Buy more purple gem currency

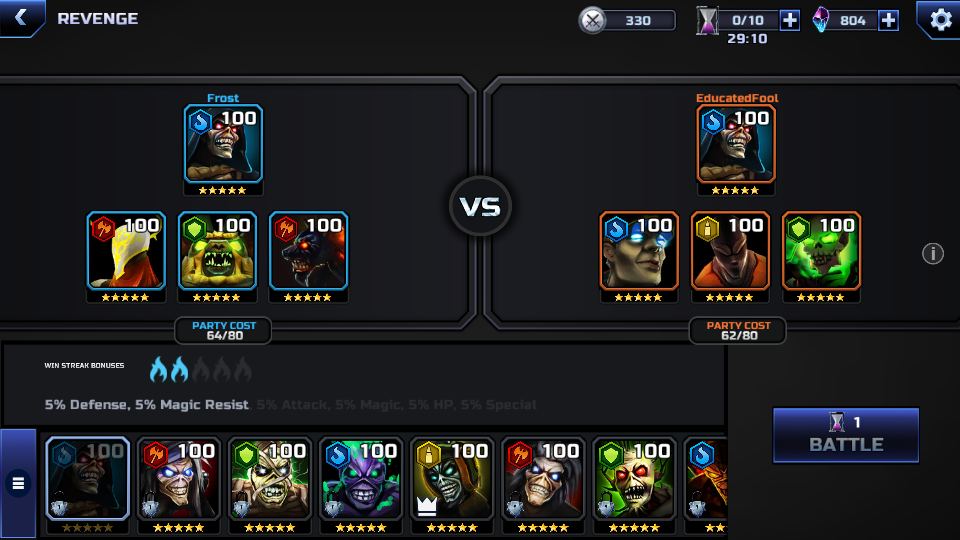click(x=888, y=20)
